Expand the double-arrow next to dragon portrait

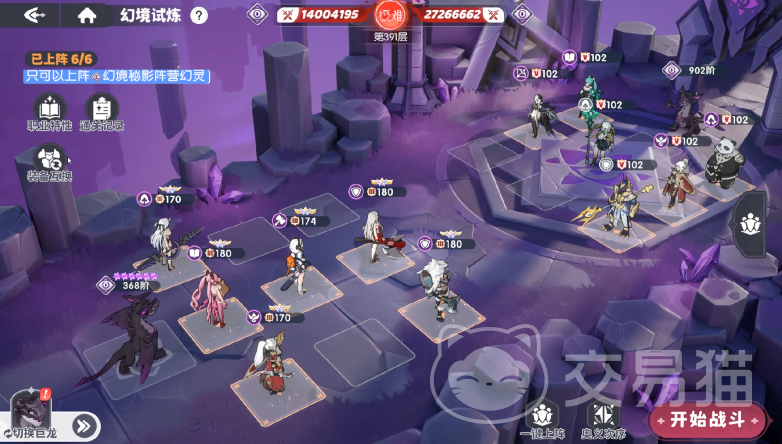(83, 426)
